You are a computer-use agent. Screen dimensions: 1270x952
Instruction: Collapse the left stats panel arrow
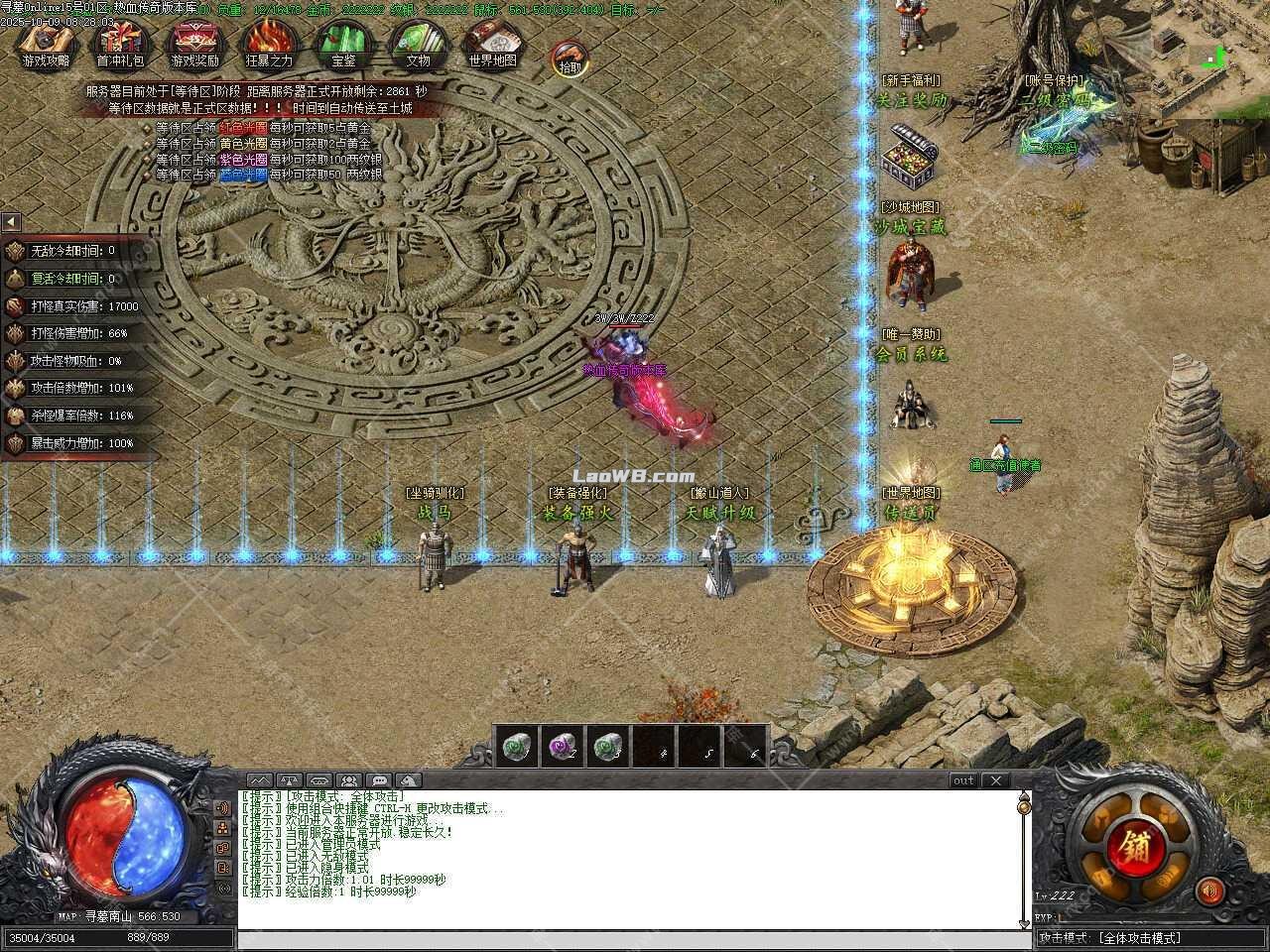(11, 221)
